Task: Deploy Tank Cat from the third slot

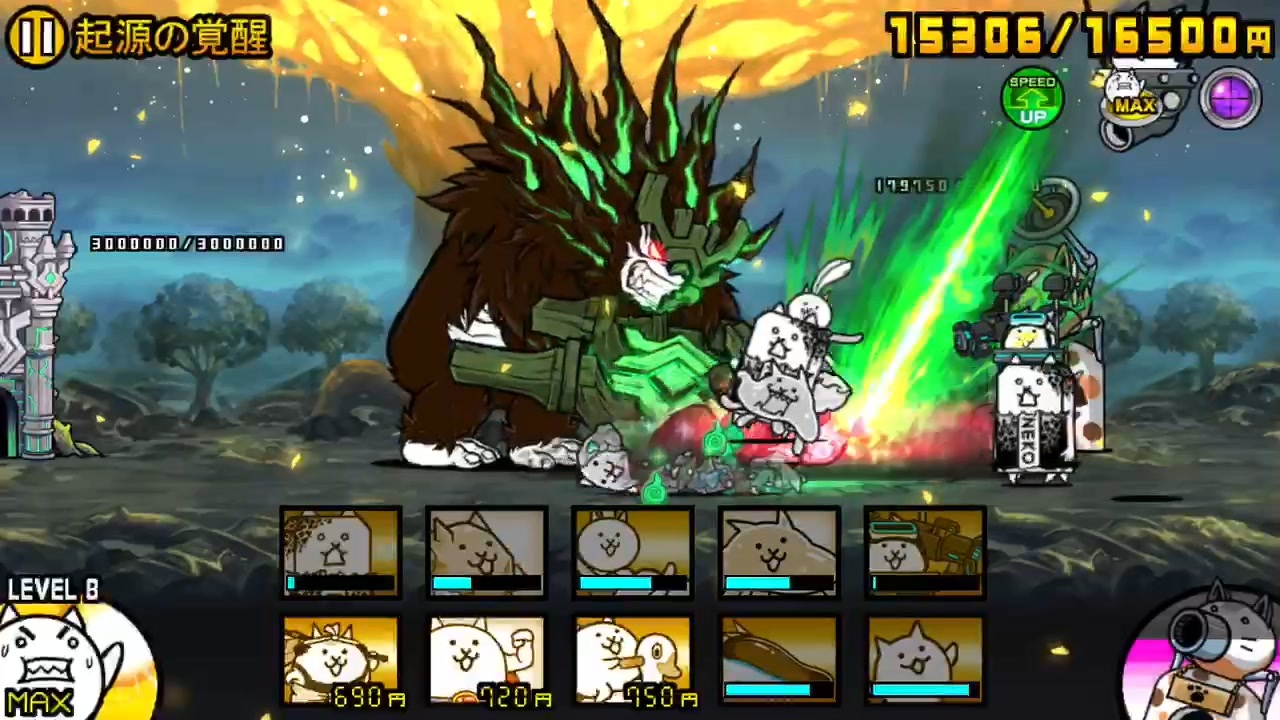Action: tap(633, 553)
